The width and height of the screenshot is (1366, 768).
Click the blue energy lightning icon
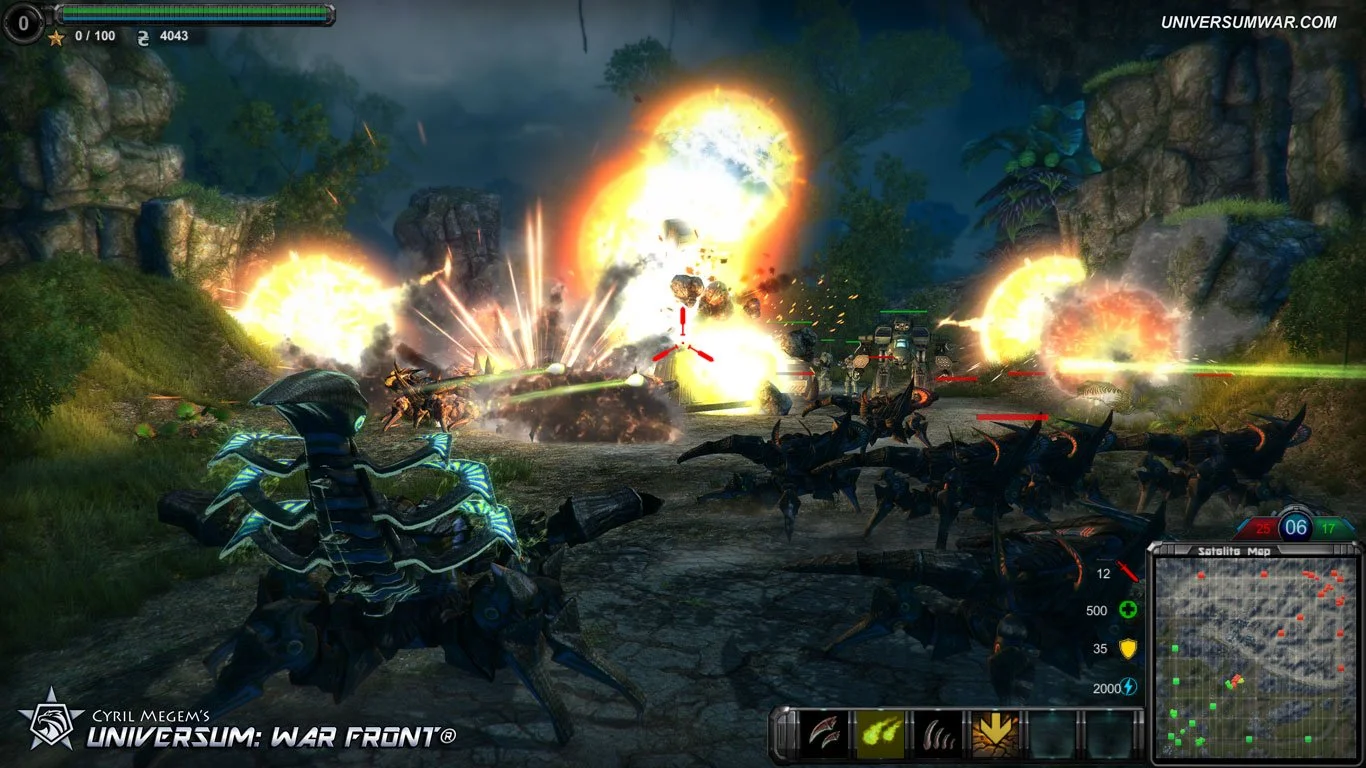pos(1128,685)
